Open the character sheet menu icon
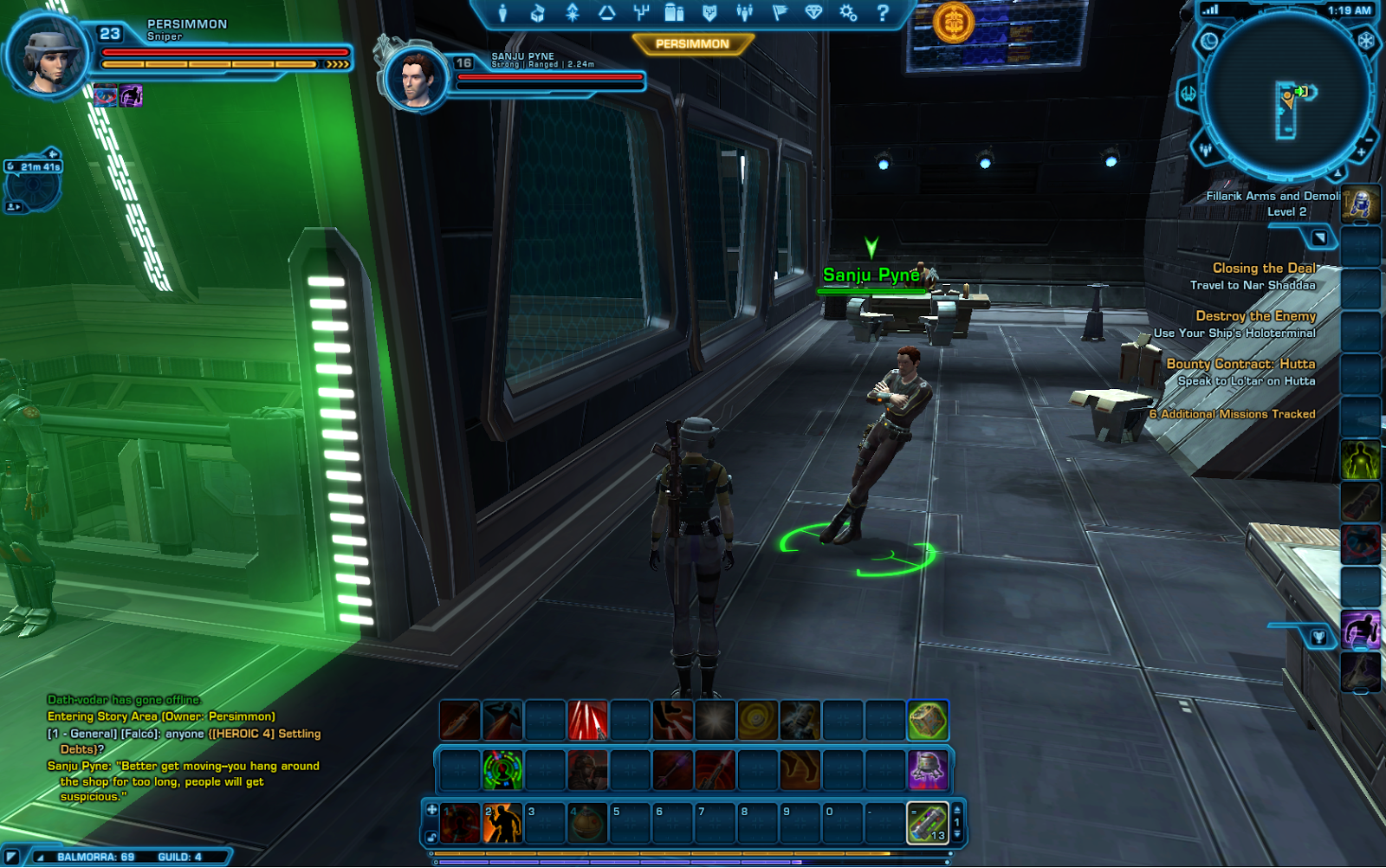The height and width of the screenshot is (868, 1386). (502, 13)
